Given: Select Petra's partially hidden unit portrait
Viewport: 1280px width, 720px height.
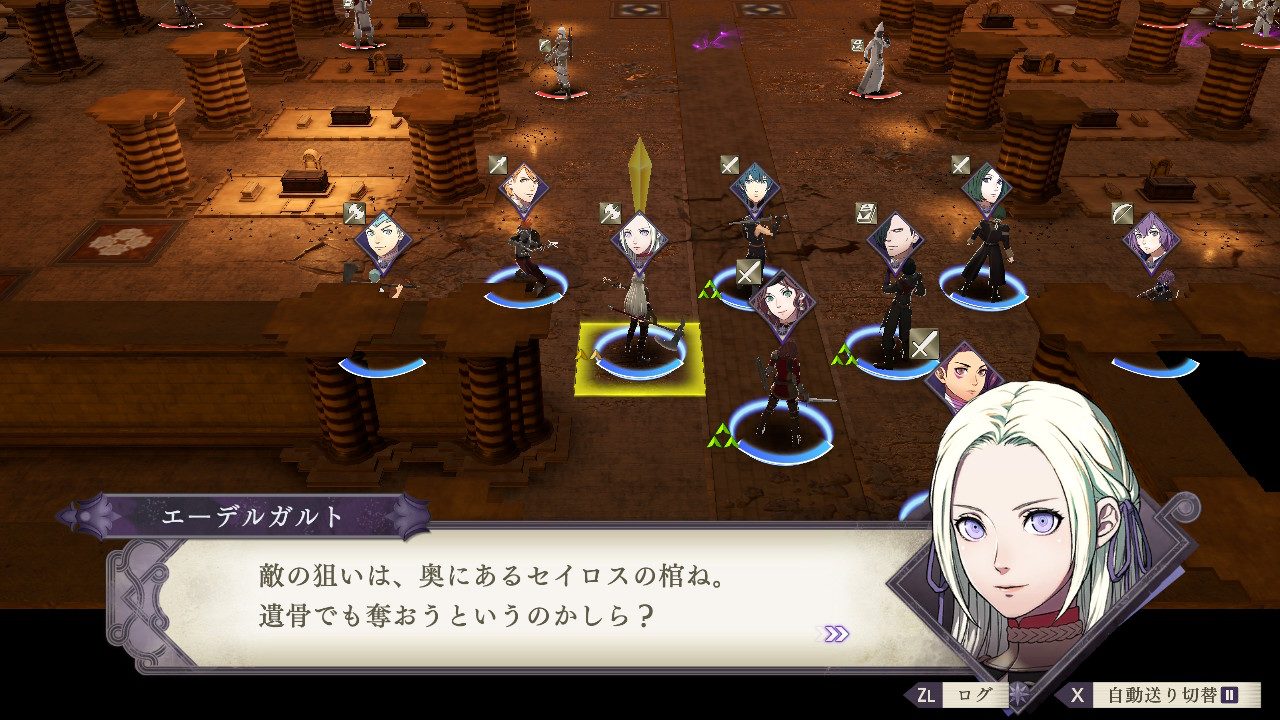Looking at the screenshot, I should point(962,372).
